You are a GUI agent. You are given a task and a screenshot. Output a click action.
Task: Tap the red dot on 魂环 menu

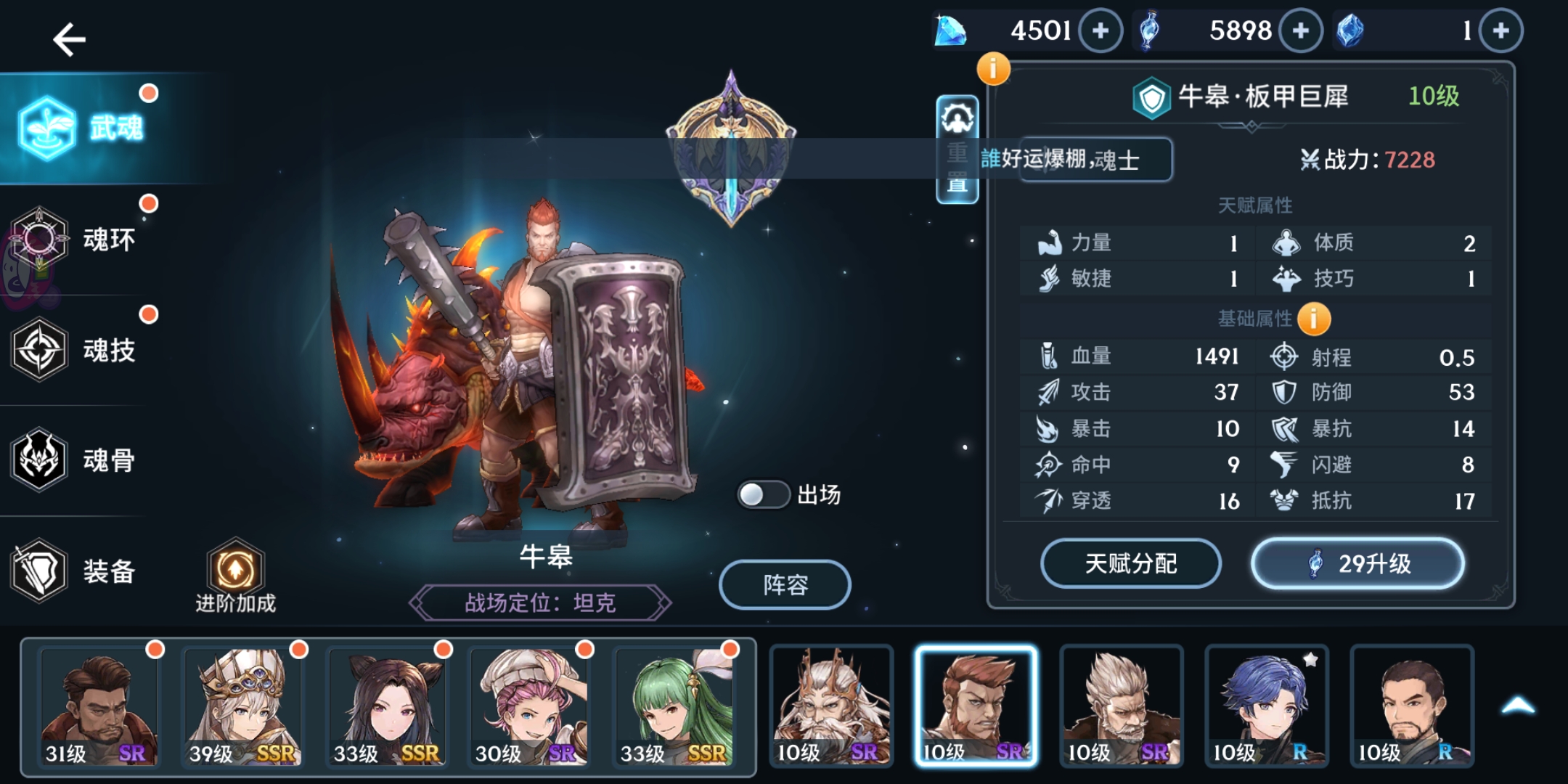pos(149,203)
